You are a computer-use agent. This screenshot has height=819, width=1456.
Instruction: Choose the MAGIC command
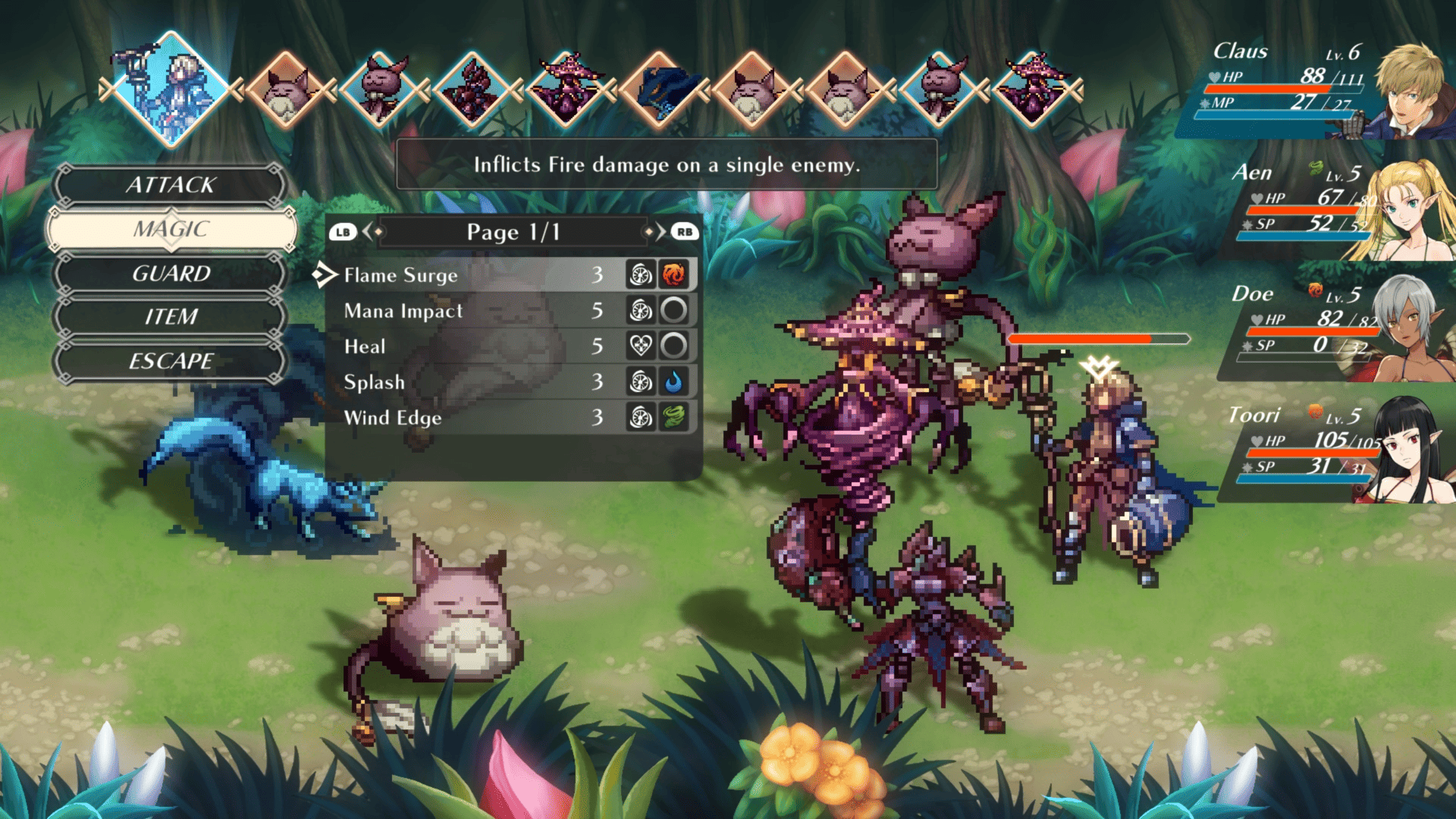[171, 229]
